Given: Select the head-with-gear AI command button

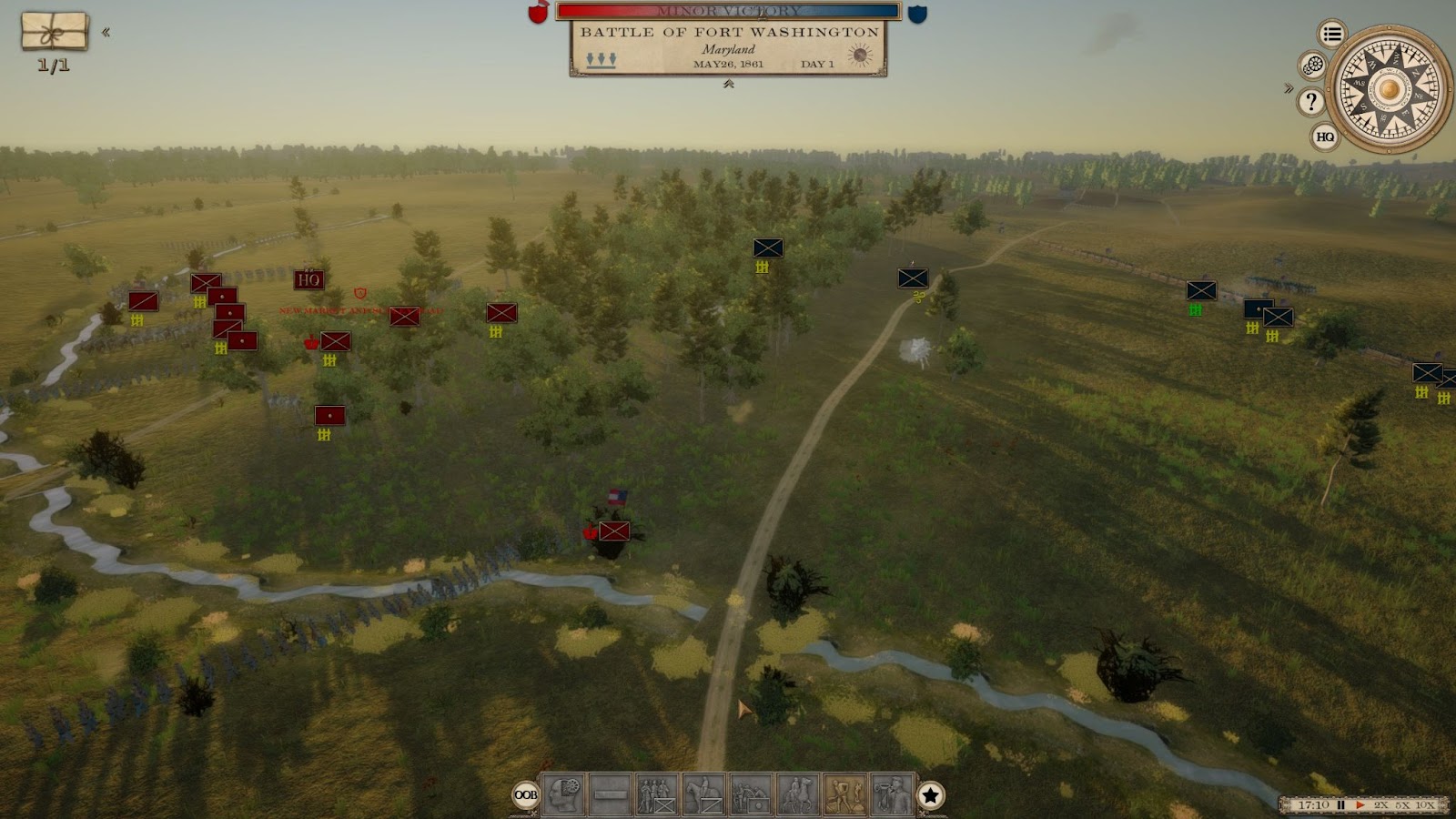Looking at the screenshot, I should point(563,794).
